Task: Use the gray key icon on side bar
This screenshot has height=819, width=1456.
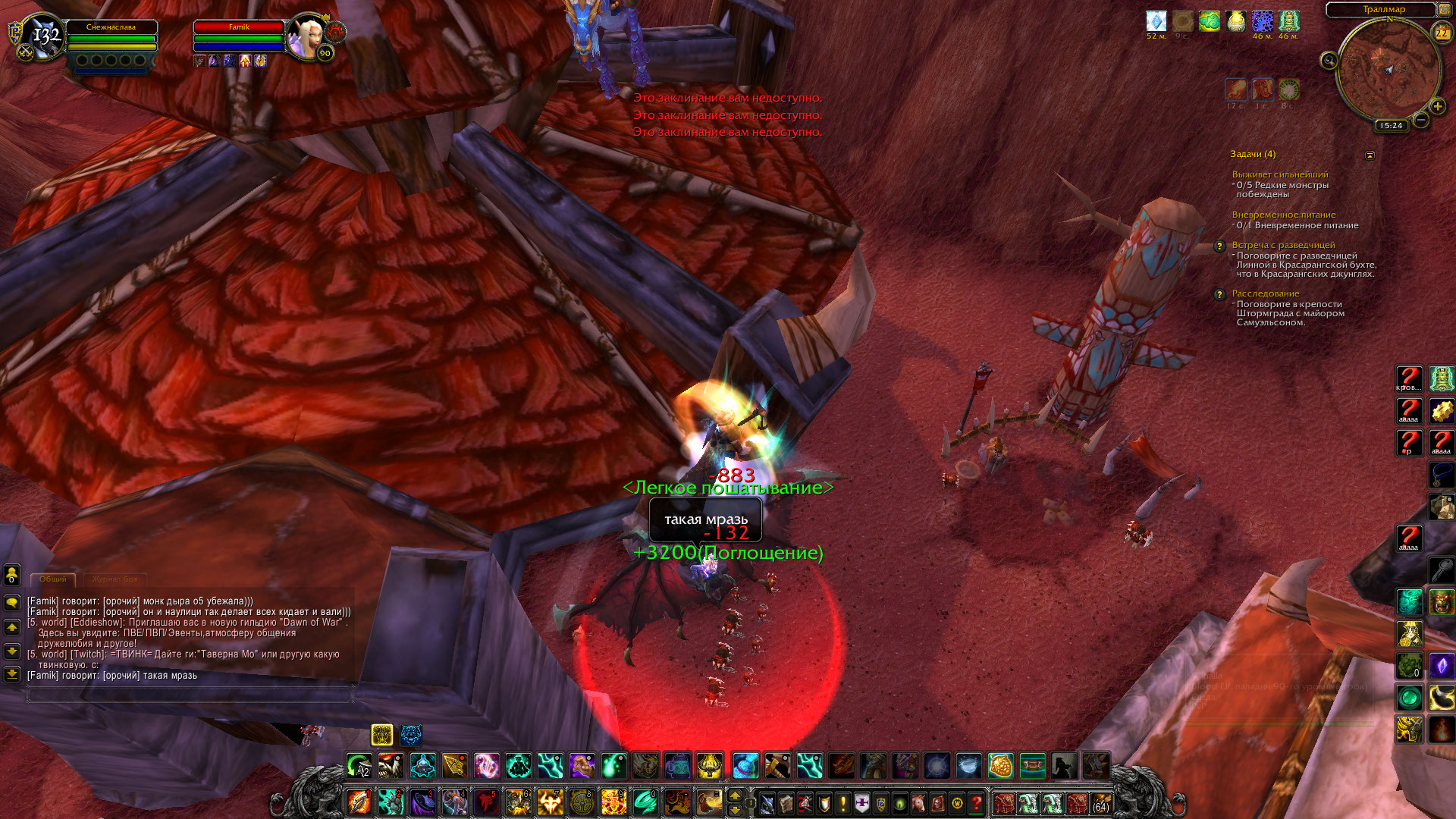Action: point(1441,569)
